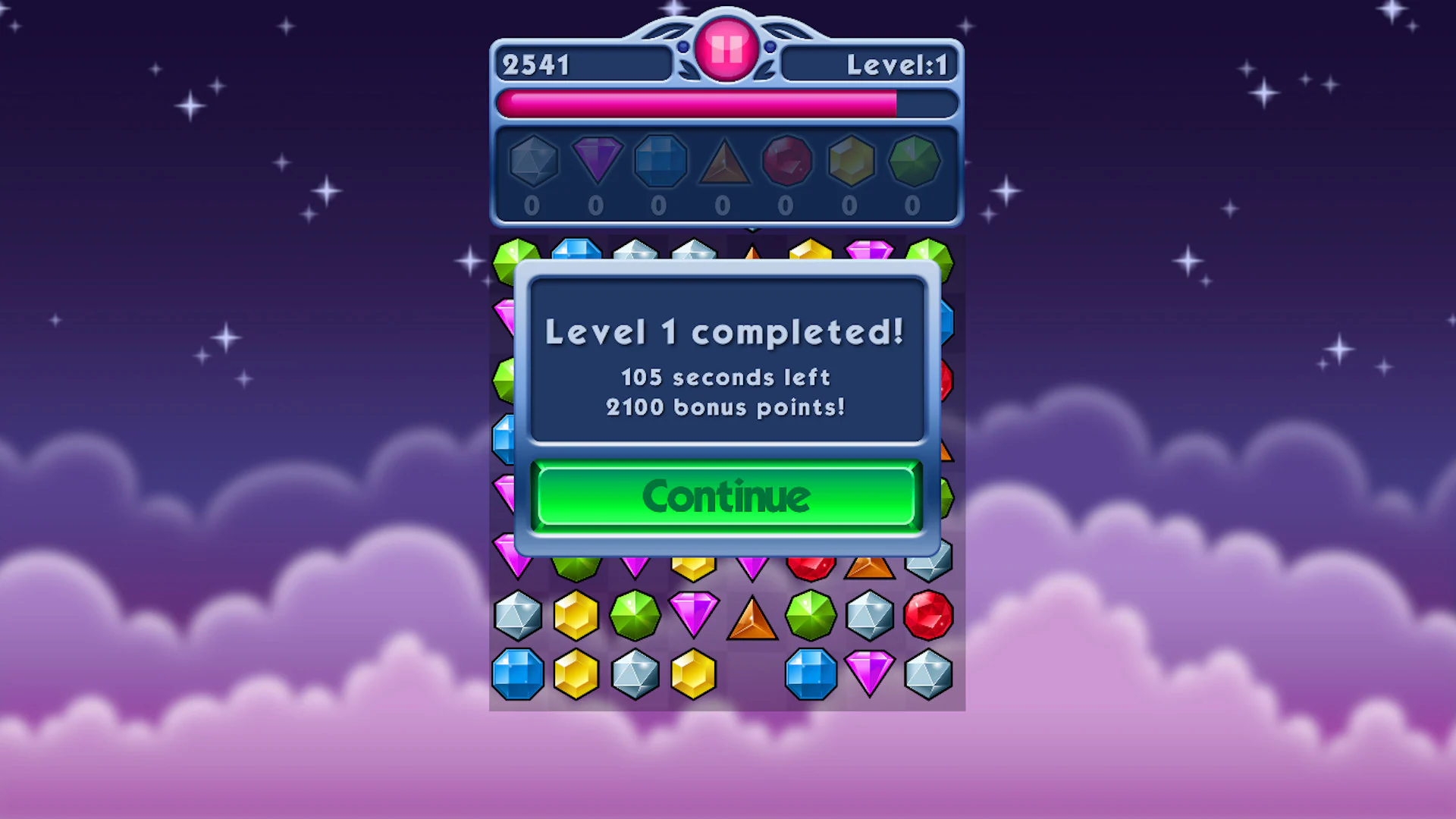Click the 2100 bonus points text
1456x819 pixels.
726,407
